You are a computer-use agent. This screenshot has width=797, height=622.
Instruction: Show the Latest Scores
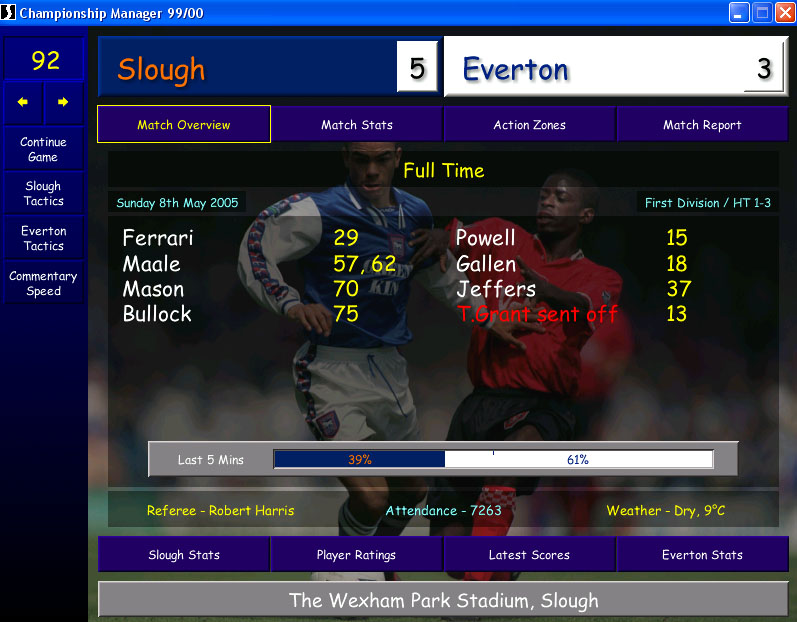pyautogui.click(x=529, y=555)
